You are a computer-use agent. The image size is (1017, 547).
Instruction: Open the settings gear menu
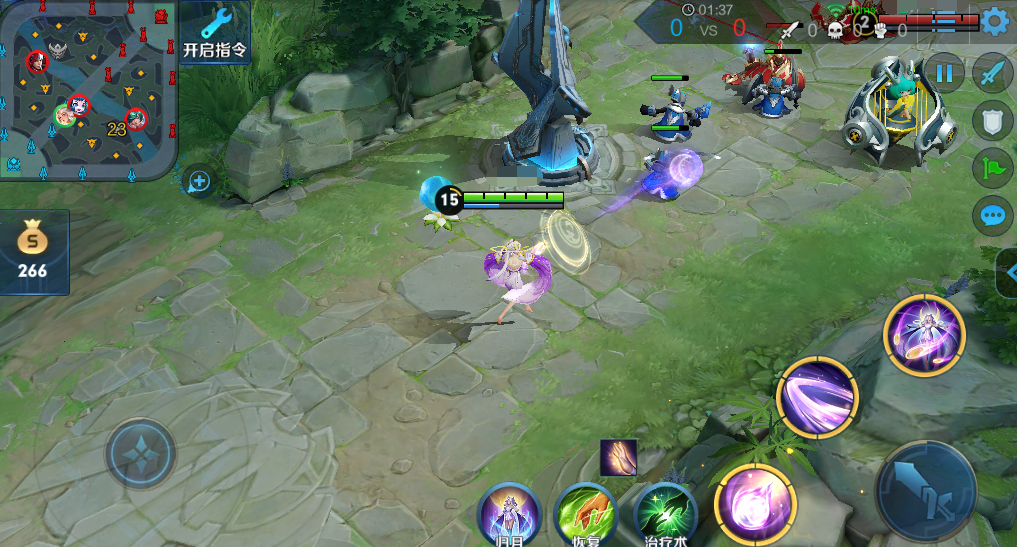tap(994, 22)
